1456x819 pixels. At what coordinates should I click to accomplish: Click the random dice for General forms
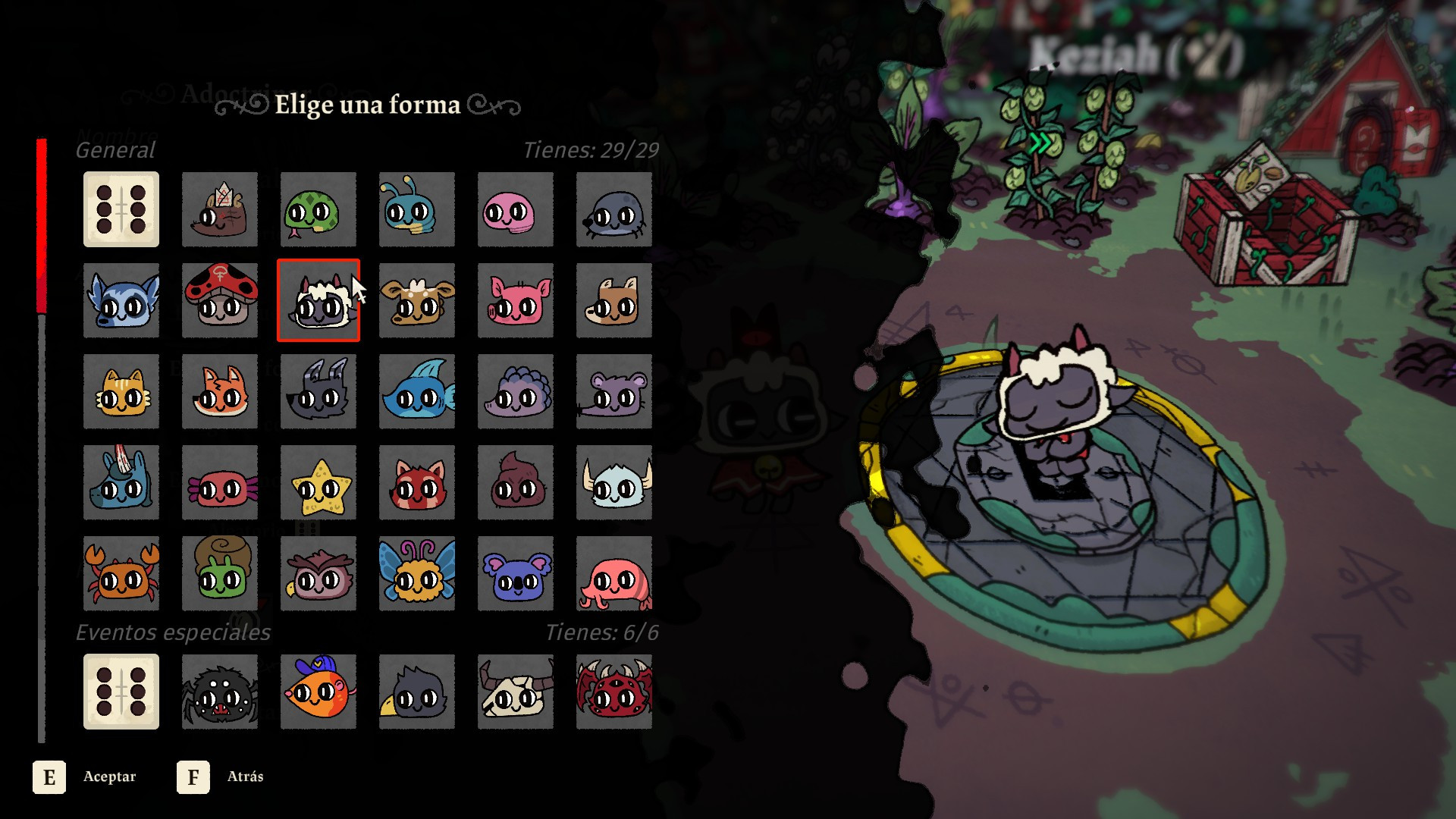pos(121,210)
